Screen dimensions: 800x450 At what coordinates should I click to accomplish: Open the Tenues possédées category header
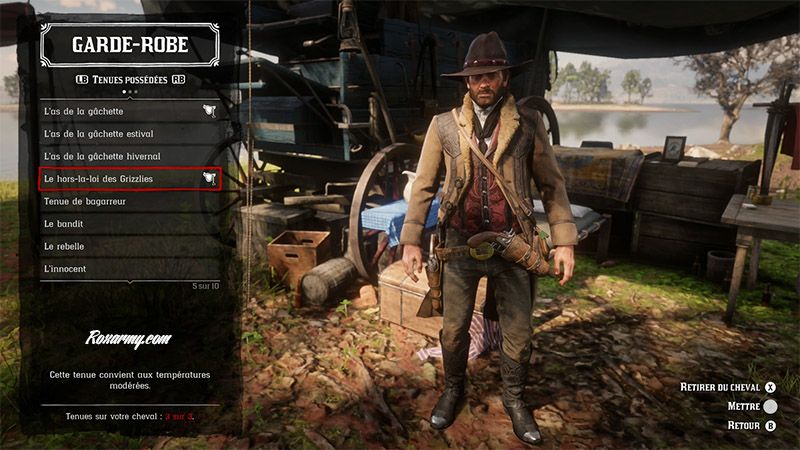click(130, 79)
